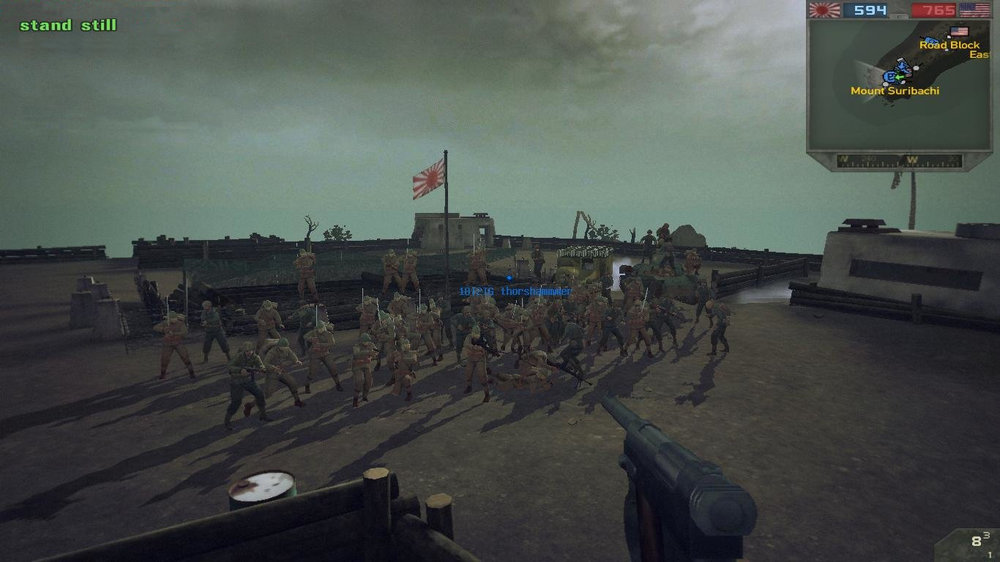Click the United States team flag icon
This screenshot has width=1000, height=562.
[x=974, y=10]
